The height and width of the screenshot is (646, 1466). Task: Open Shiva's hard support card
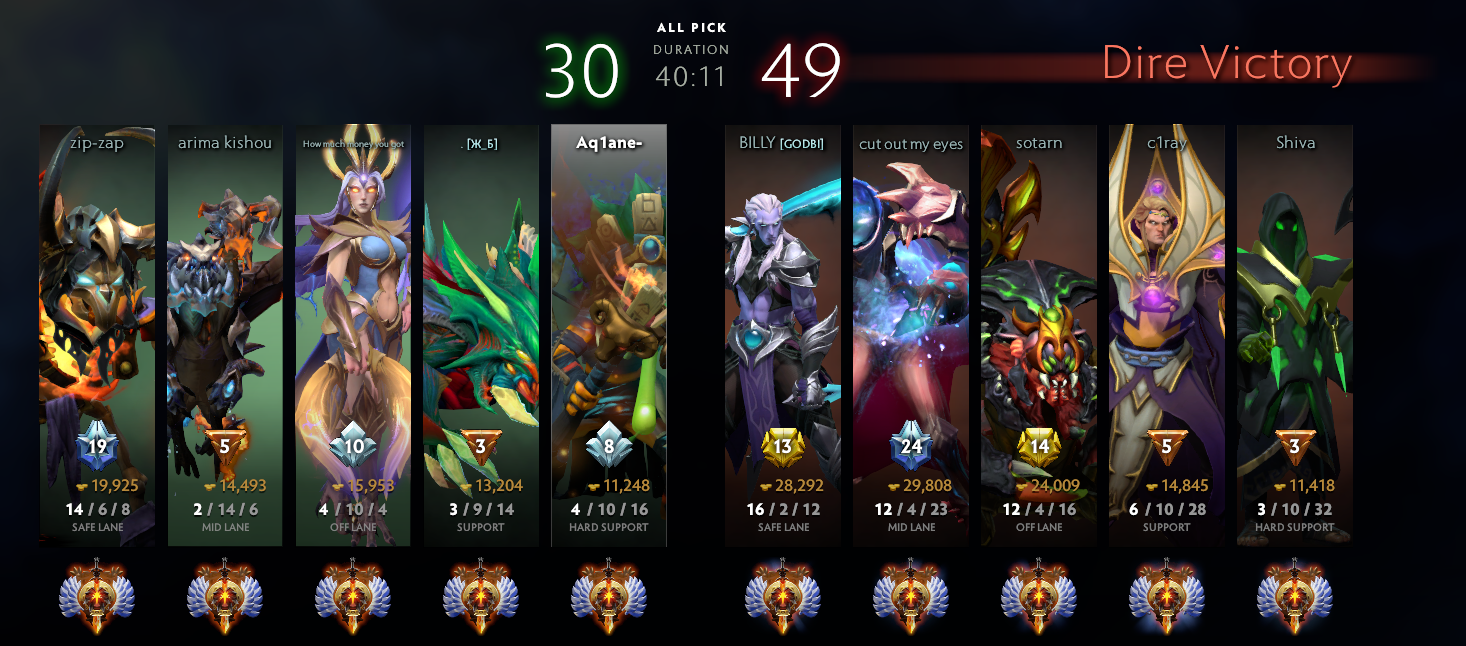[x=1295, y=335]
